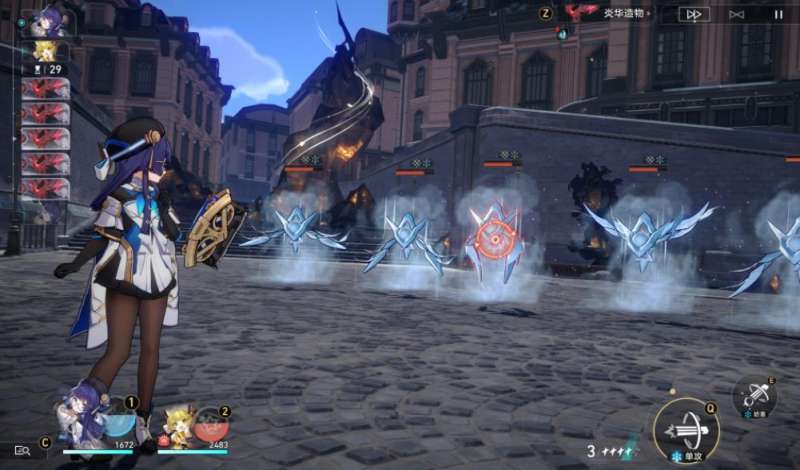The width and height of the screenshot is (800, 470).
Task: Toggle the auto-battle button
Action: point(737,14)
